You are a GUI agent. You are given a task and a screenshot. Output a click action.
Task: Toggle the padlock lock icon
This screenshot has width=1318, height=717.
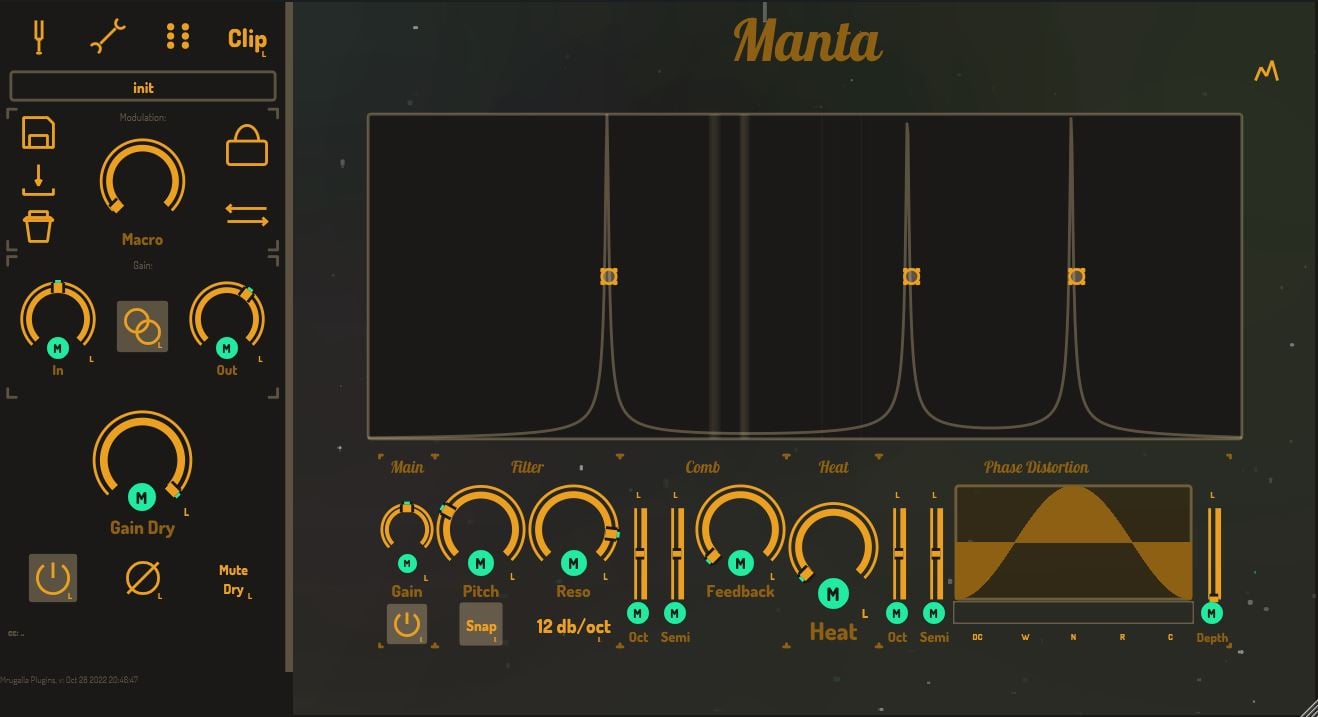247,146
